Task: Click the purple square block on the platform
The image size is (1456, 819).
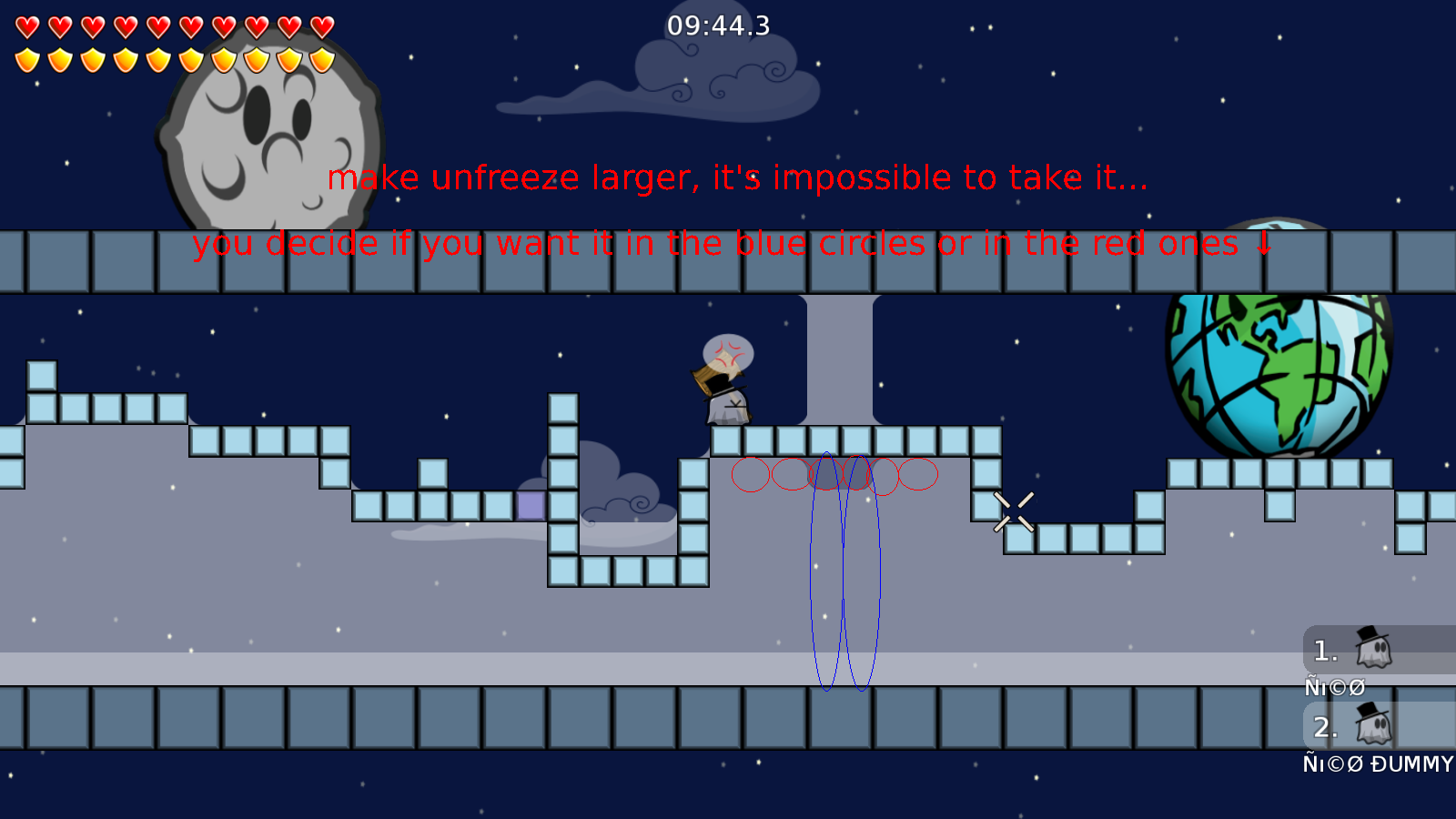Action: (531, 506)
